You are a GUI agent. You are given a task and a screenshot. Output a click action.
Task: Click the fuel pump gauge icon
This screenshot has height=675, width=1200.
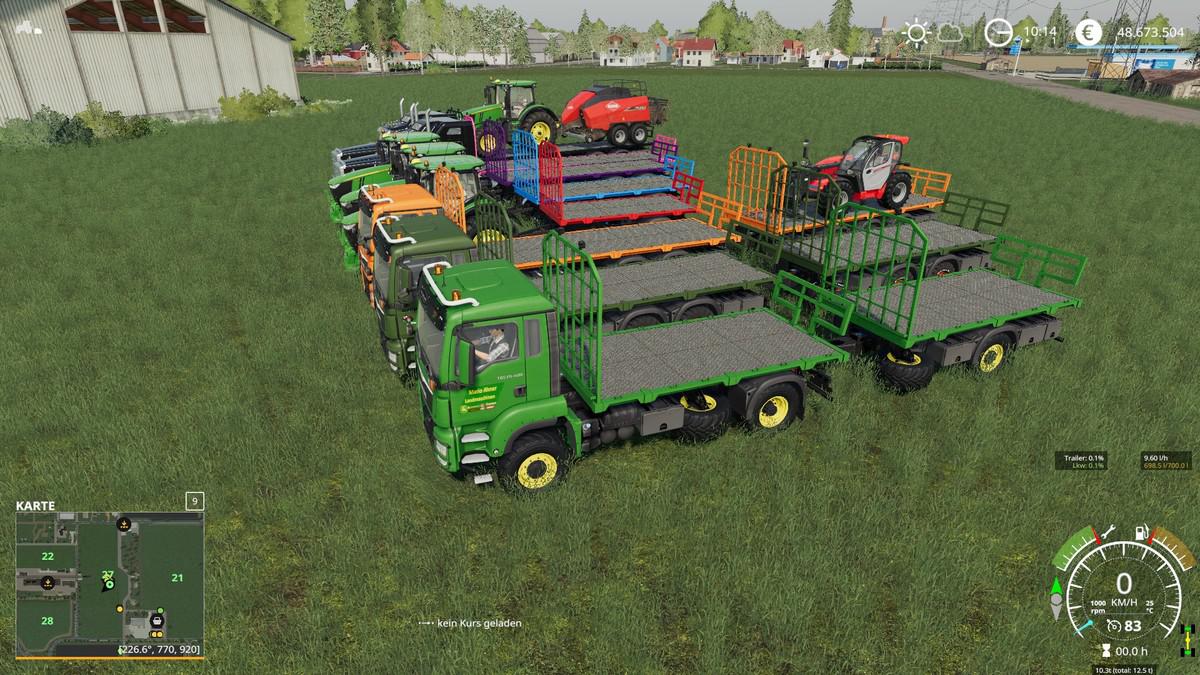(1141, 533)
